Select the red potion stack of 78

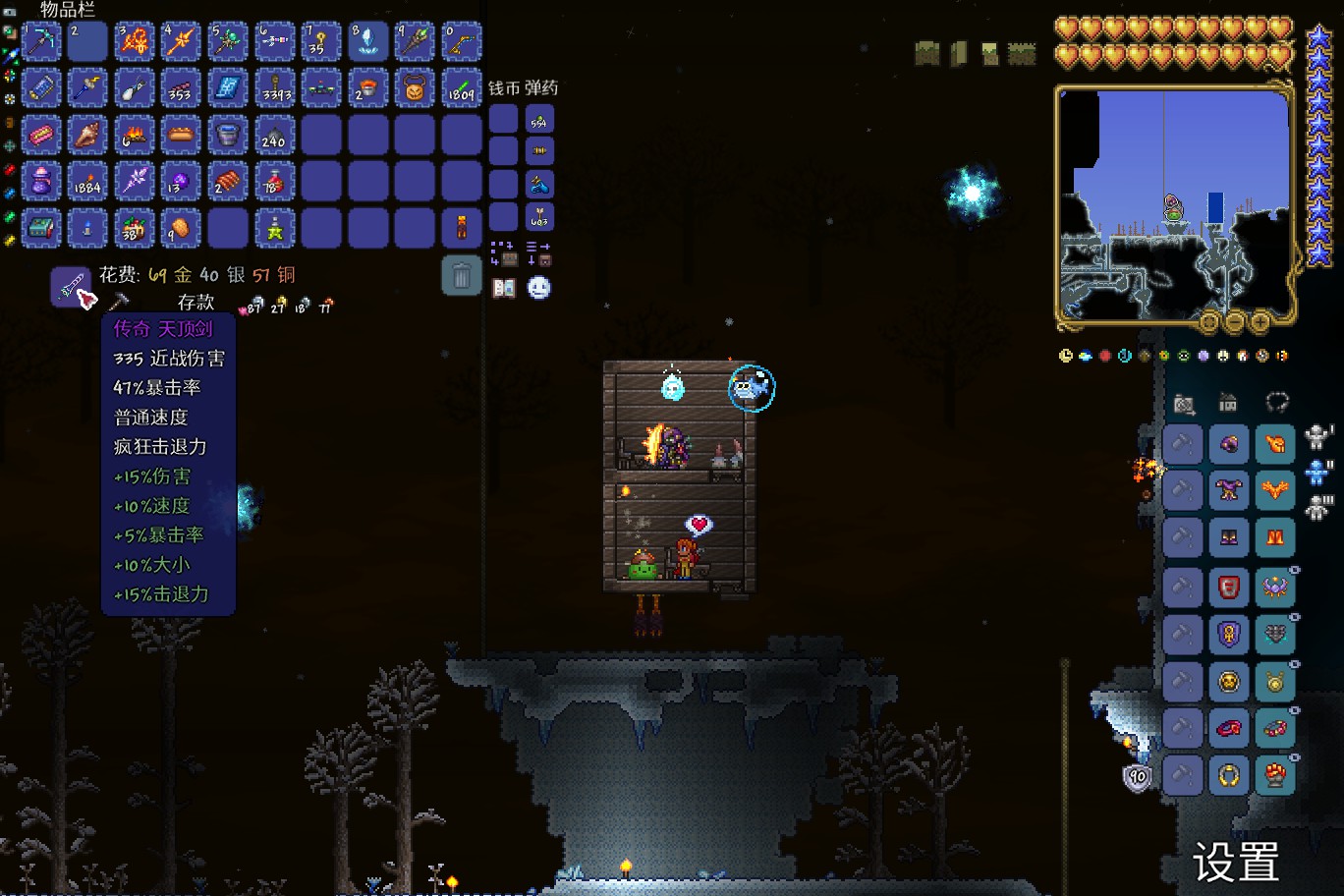click(x=274, y=182)
